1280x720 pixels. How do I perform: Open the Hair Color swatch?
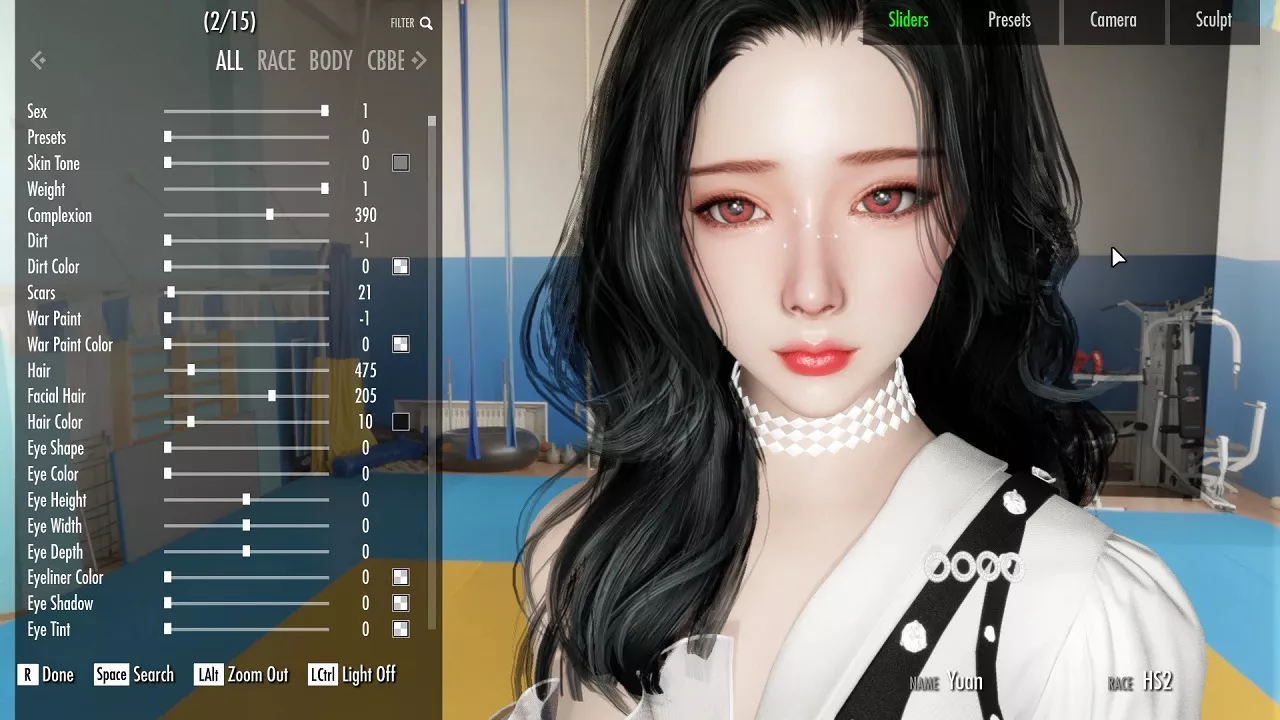pyautogui.click(x=400, y=421)
